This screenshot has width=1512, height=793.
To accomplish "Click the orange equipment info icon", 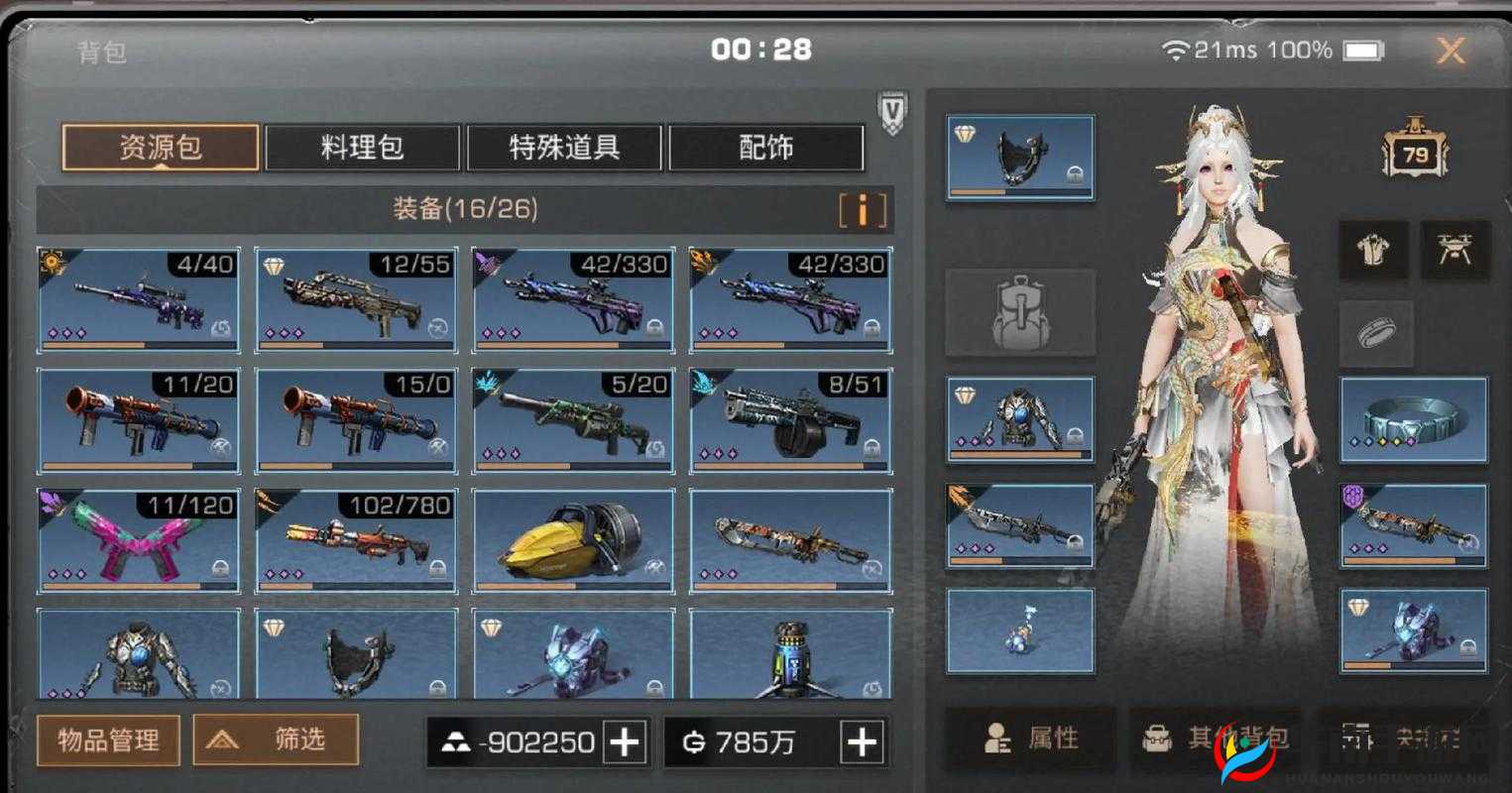I will pyautogui.click(x=862, y=210).
